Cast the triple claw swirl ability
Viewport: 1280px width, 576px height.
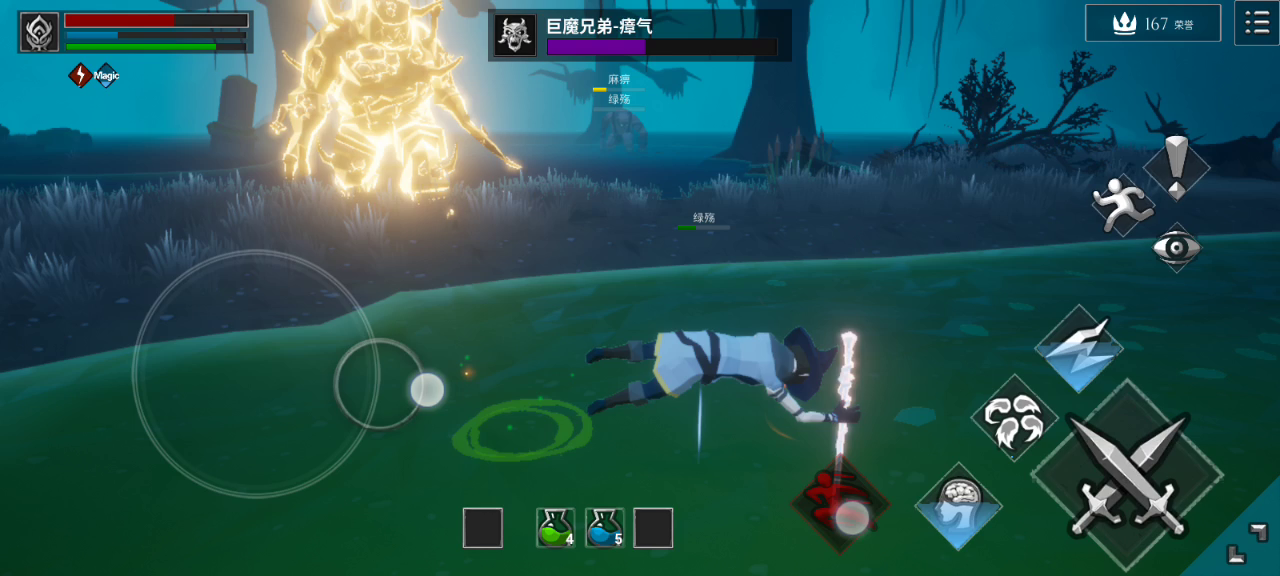pos(1014,418)
